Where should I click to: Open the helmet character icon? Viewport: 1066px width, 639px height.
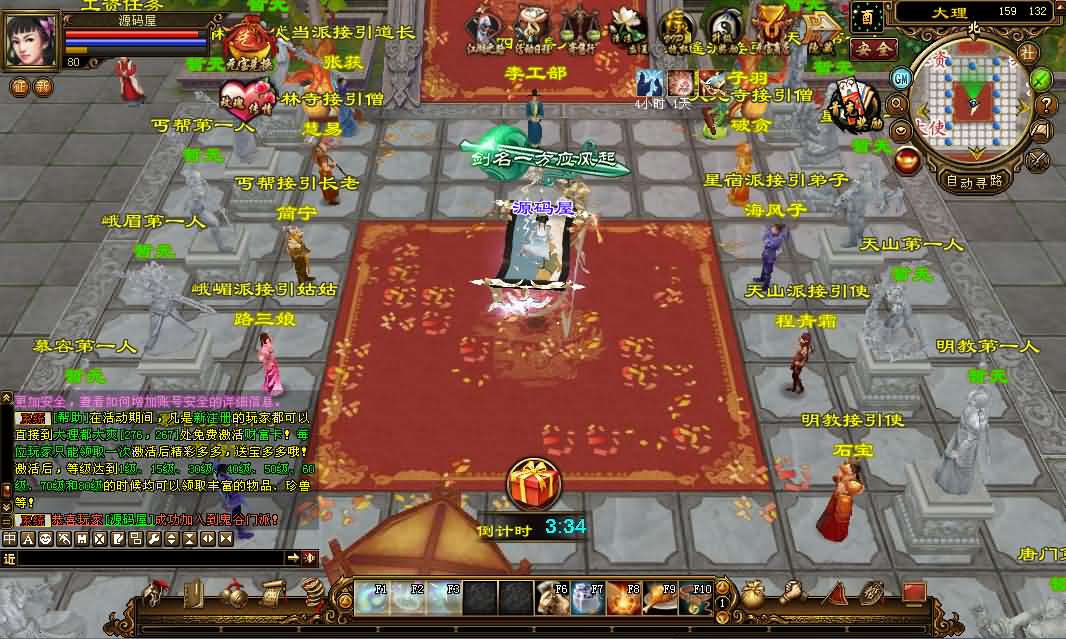coord(155,594)
